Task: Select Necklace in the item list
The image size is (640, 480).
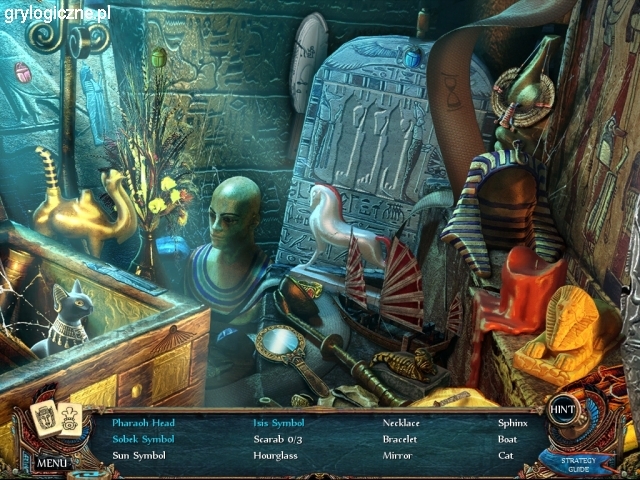Action: pyautogui.click(x=401, y=423)
